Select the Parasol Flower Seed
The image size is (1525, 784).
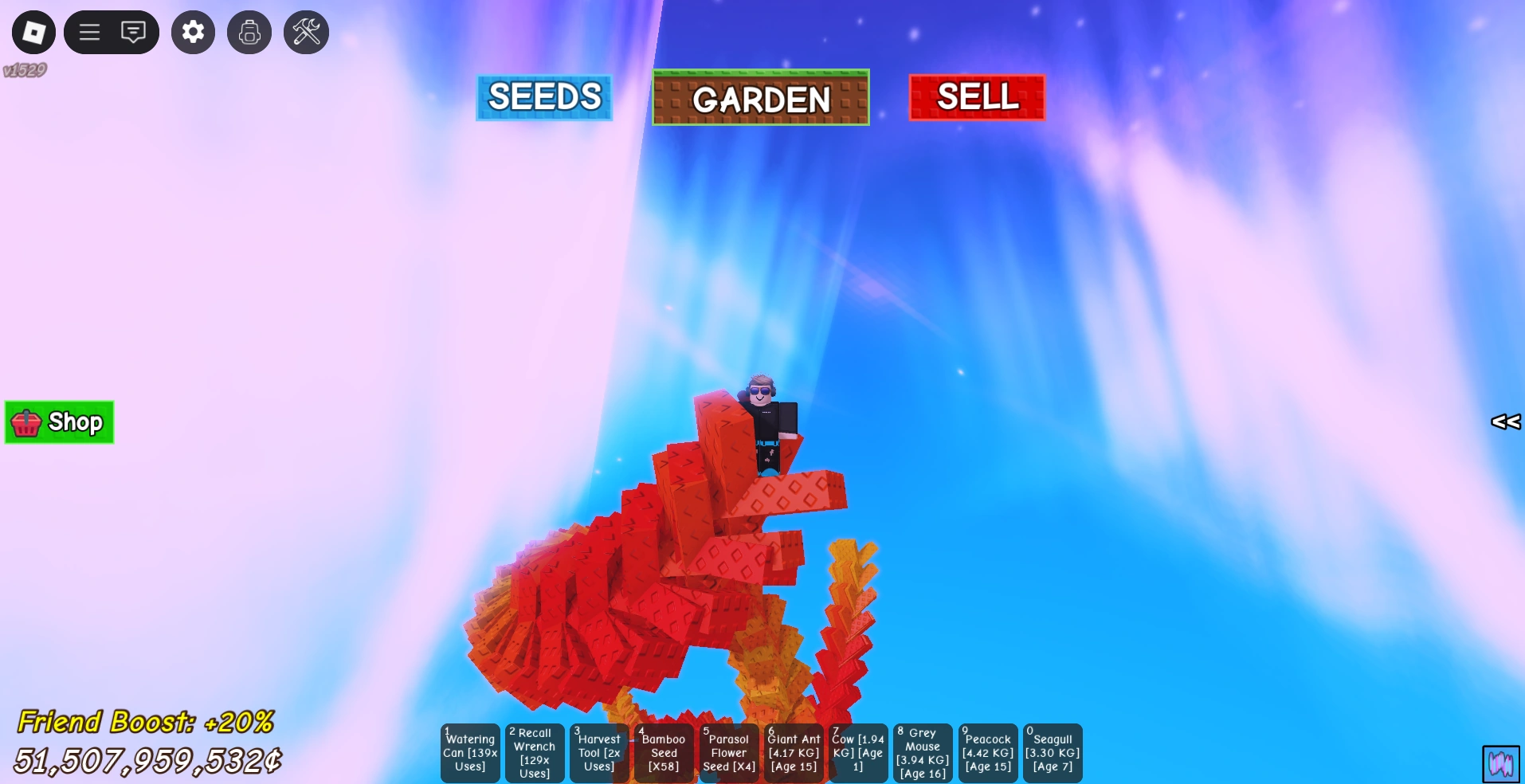click(728, 752)
